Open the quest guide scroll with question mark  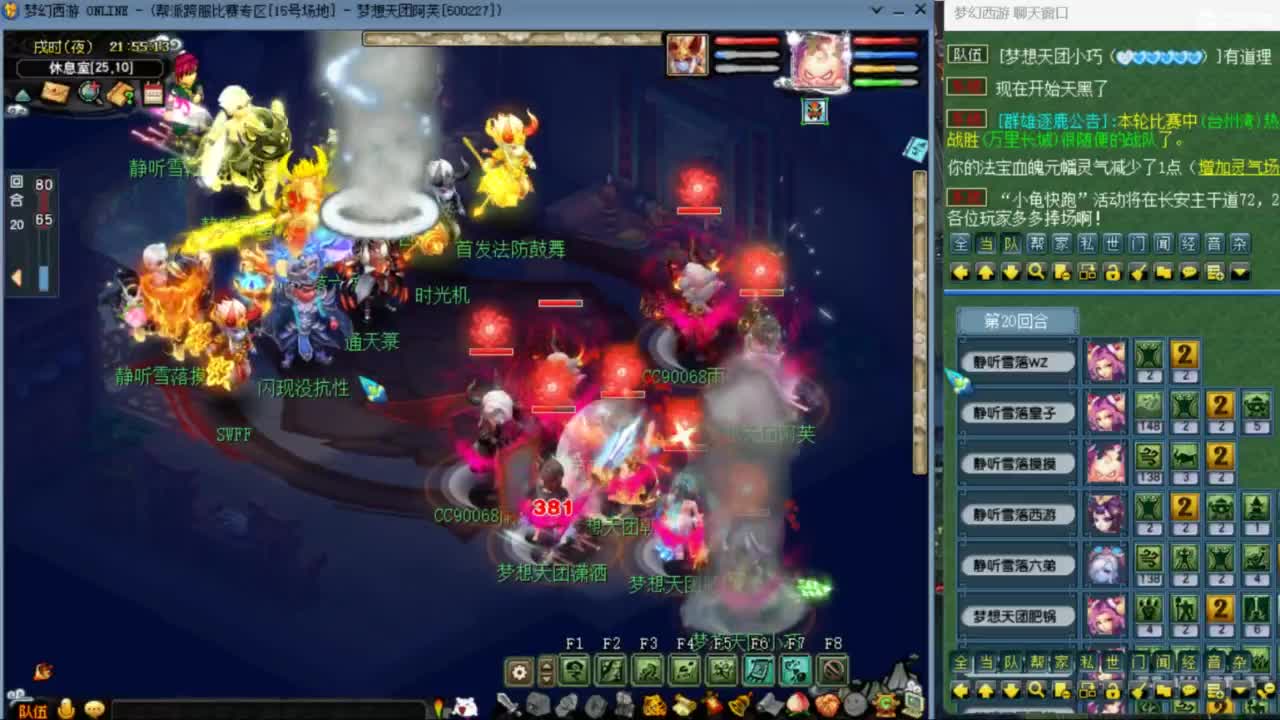point(121,92)
